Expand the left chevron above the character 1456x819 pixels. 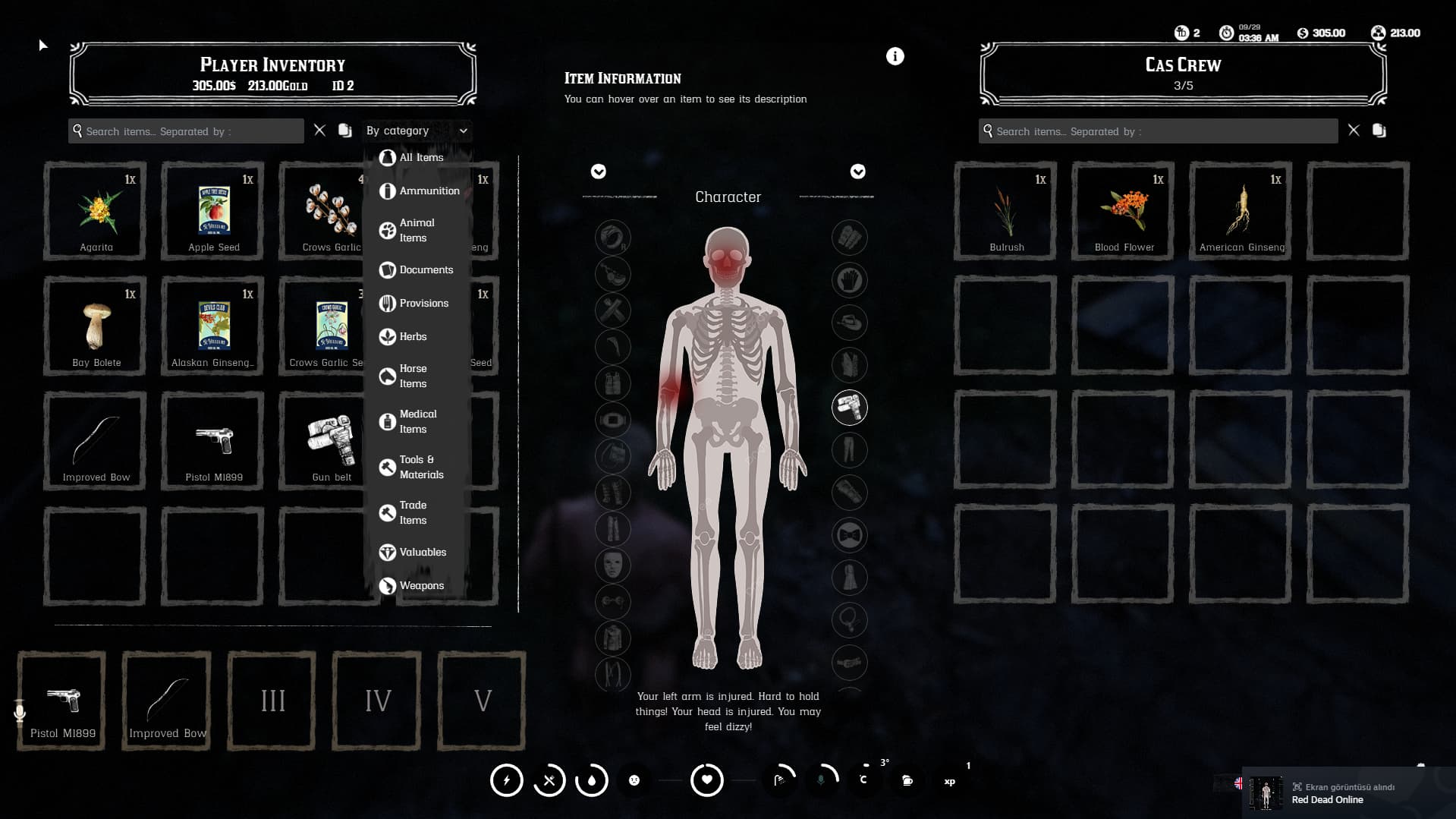click(x=599, y=172)
